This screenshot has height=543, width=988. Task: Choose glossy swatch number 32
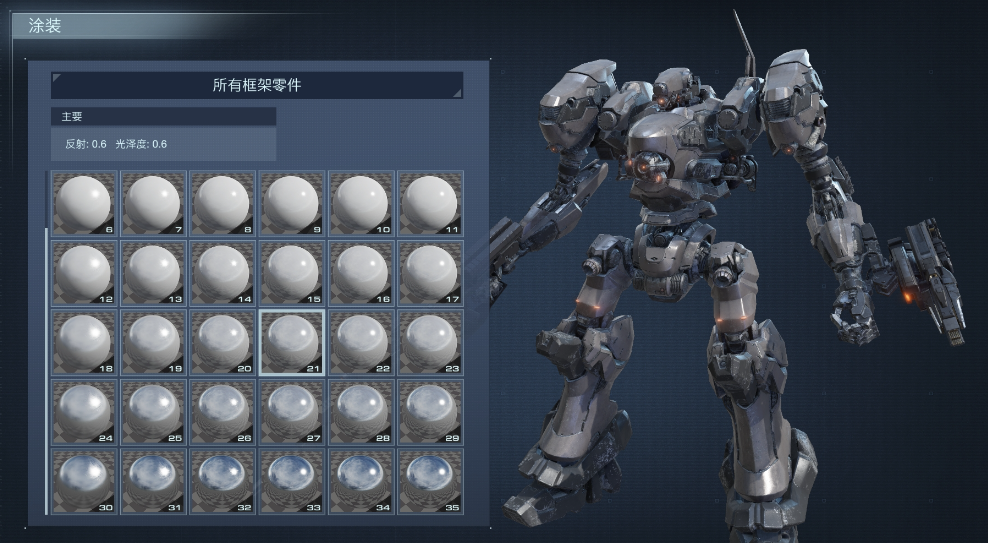click(223, 480)
